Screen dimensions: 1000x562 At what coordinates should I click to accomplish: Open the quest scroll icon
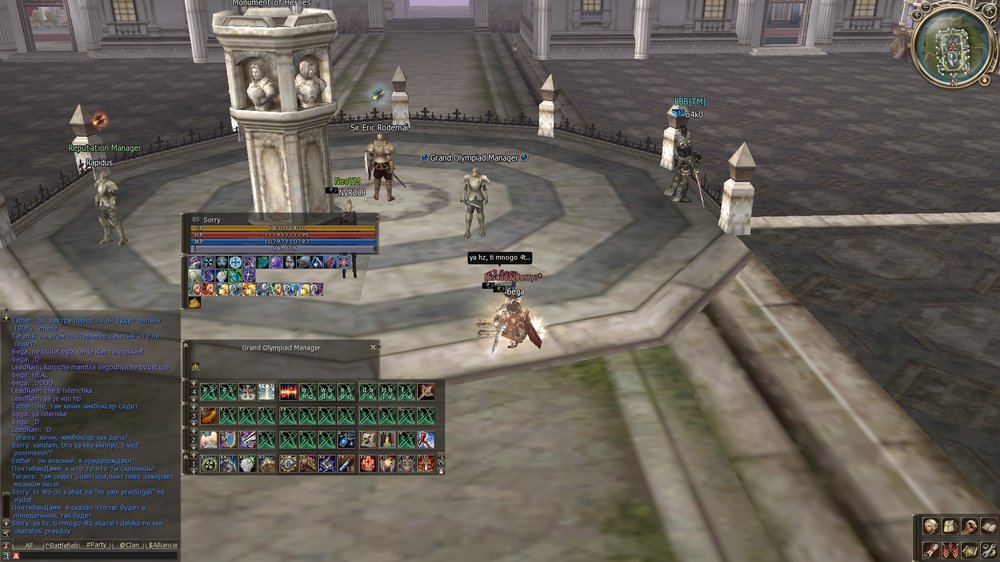pos(930,549)
